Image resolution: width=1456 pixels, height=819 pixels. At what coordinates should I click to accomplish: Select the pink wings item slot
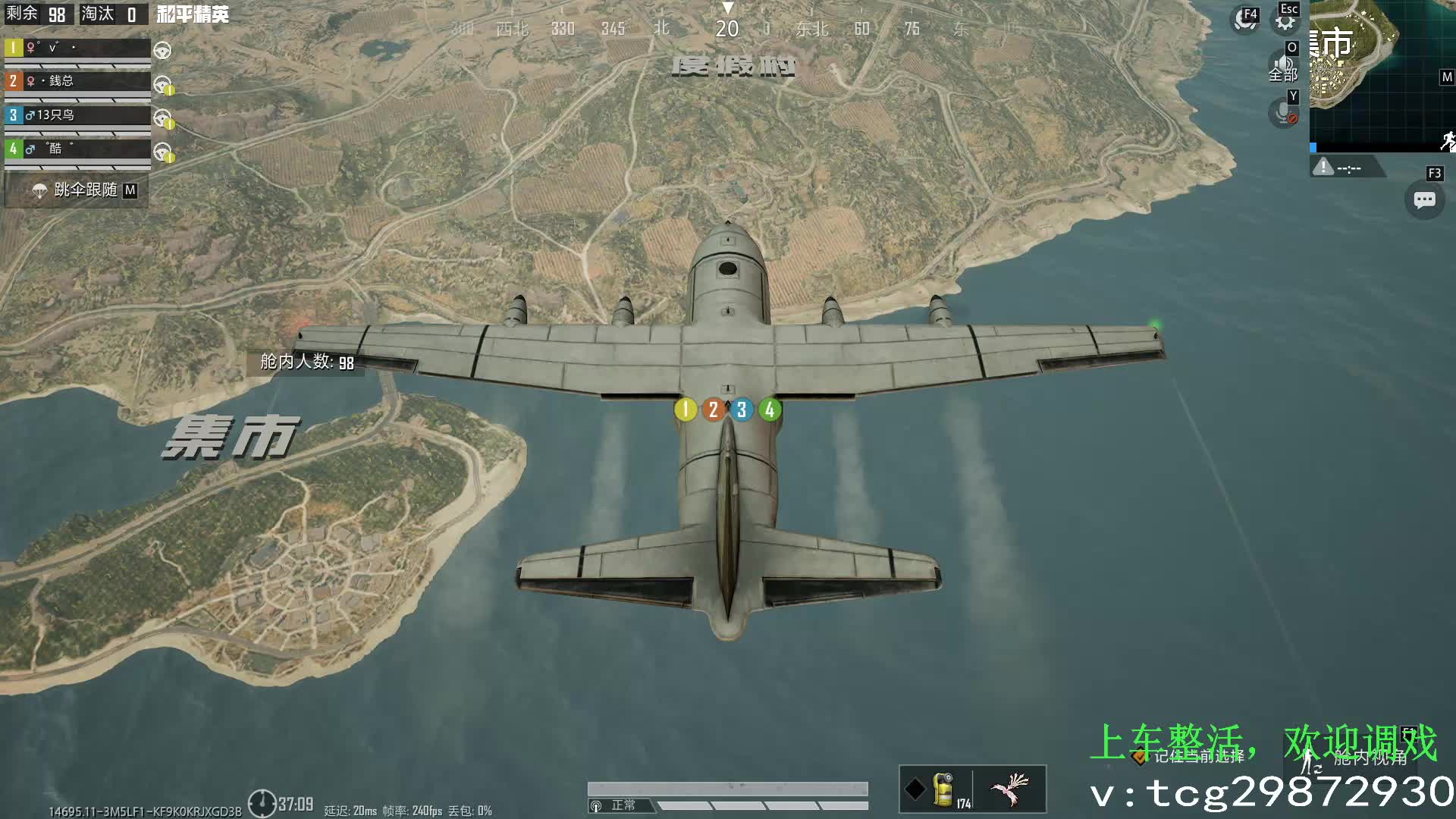pos(1009,789)
